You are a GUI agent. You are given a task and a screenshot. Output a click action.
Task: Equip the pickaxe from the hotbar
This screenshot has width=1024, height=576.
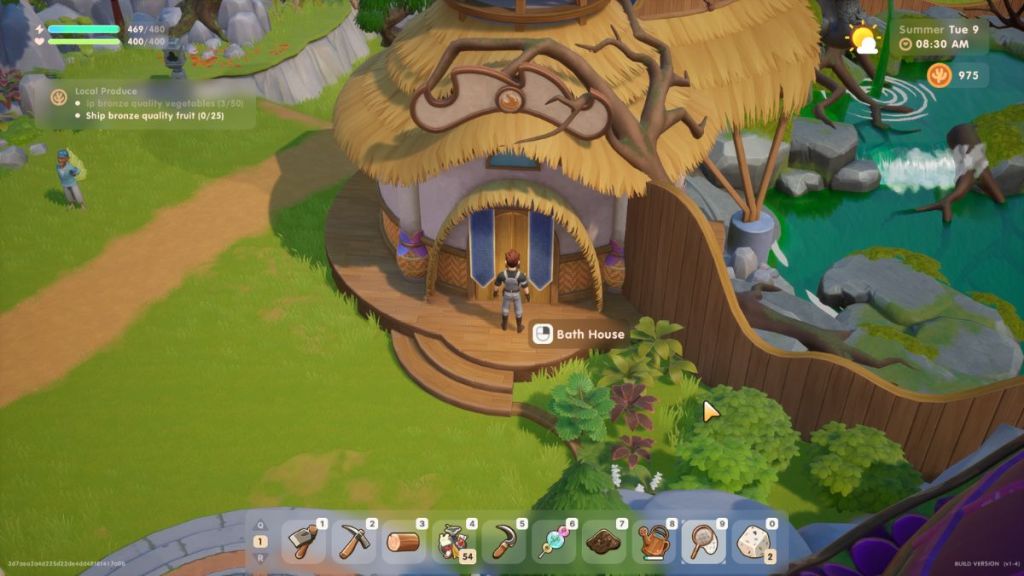(353, 542)
